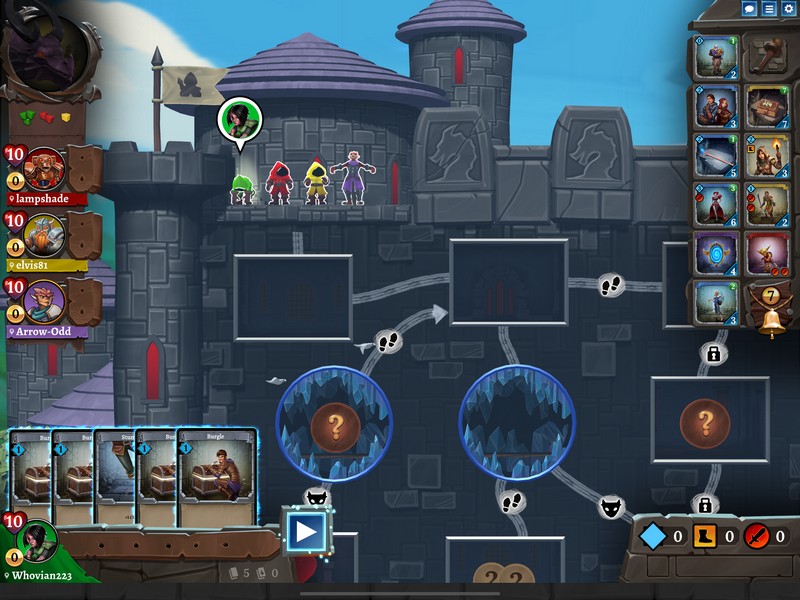View Arrow-Odd's player portrait

[x=44, y=302]
